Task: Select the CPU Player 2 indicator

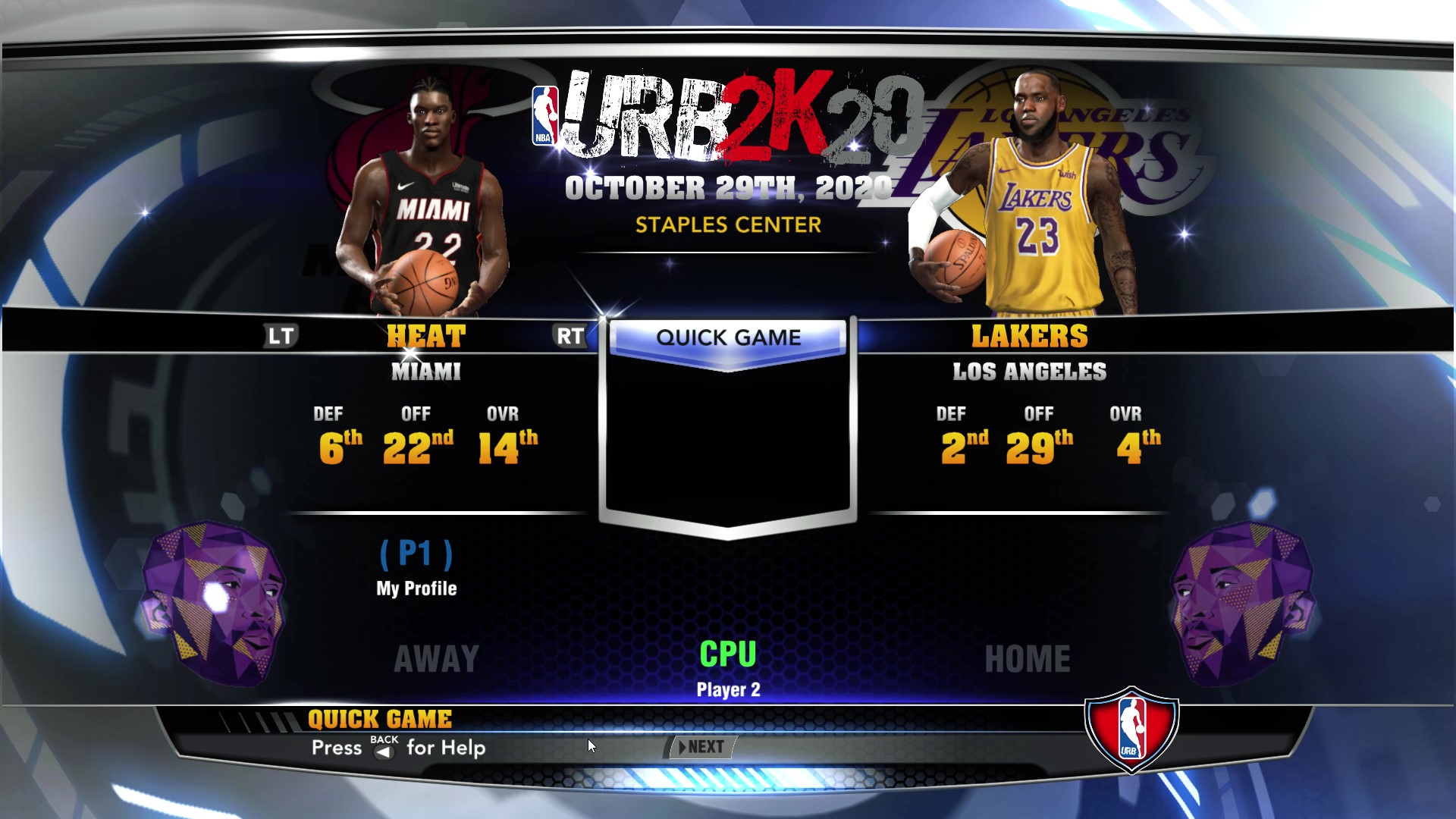Action: [728, 667]
